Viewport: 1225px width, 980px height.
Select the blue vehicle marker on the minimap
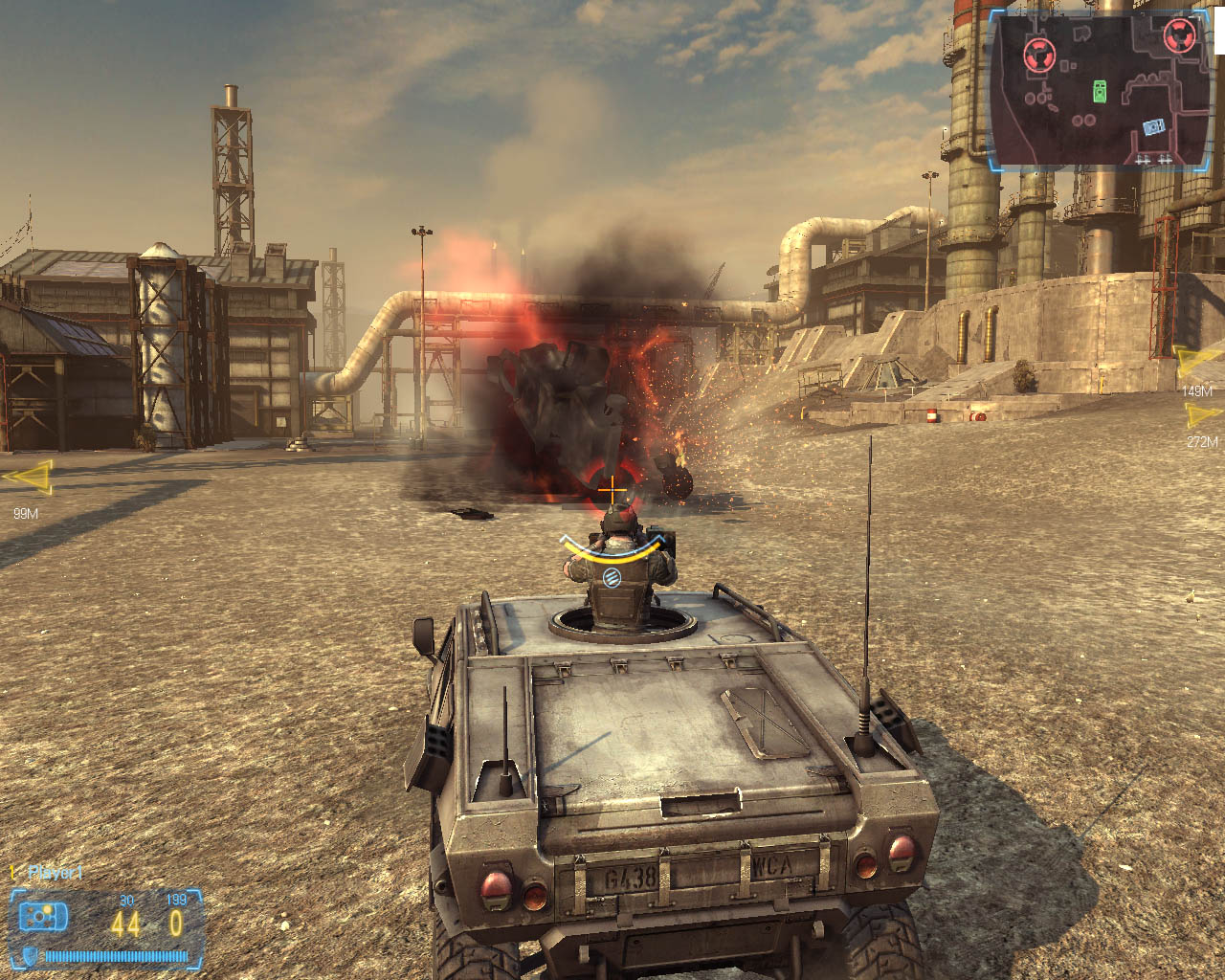1153,126
